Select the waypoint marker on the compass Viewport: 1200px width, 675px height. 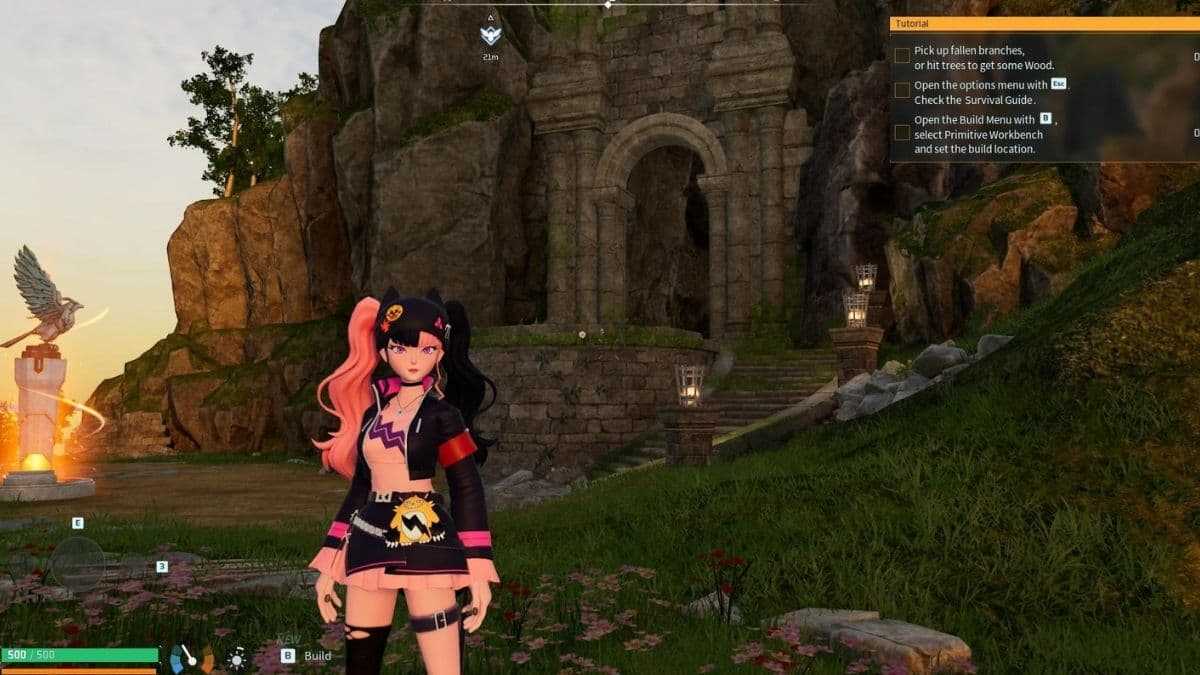click(x=489, y=36)
